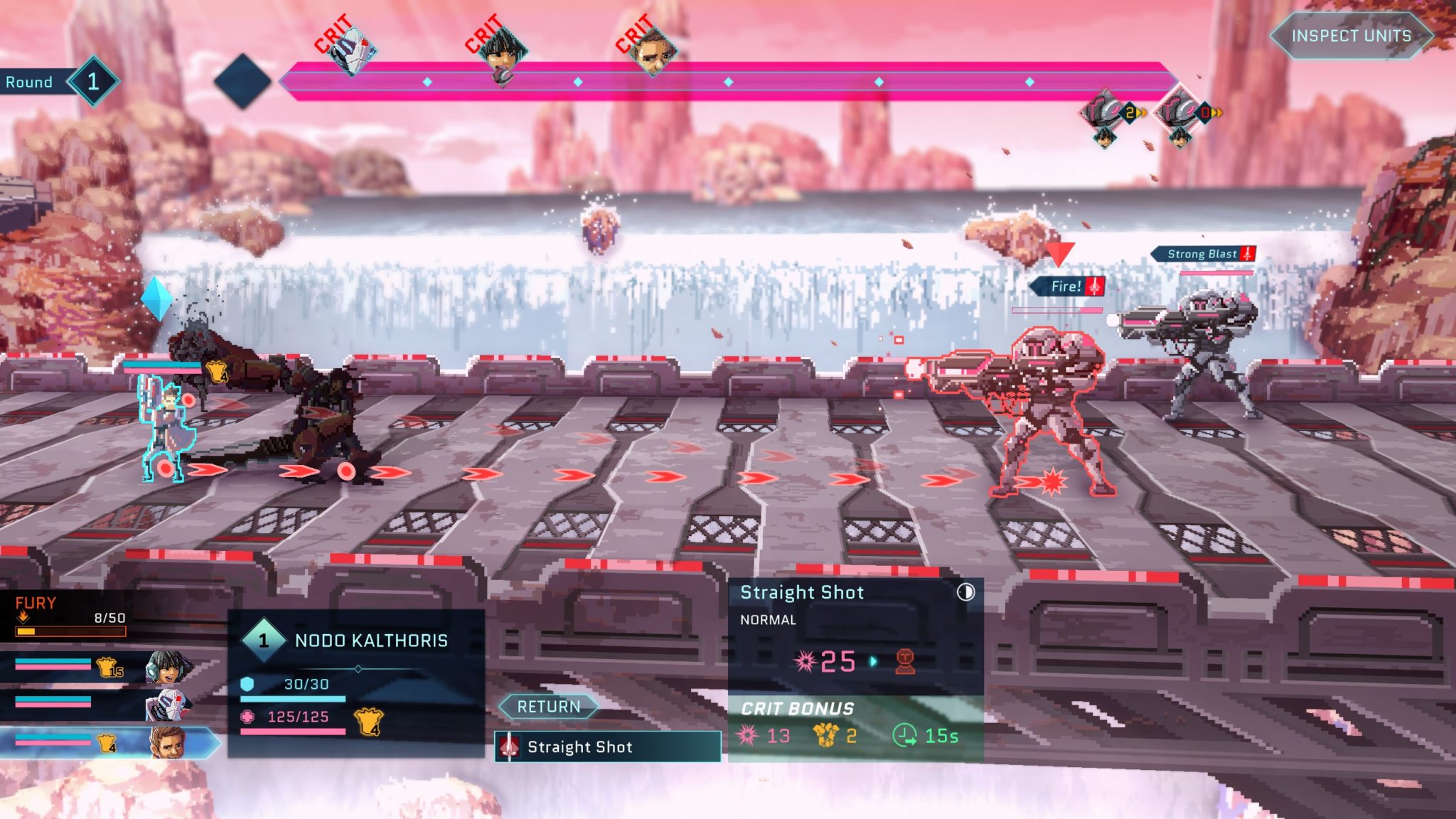Click the single-target enemy icon beside 25 damage
This screenshot has height=819, width=1456.
(906, 662)
